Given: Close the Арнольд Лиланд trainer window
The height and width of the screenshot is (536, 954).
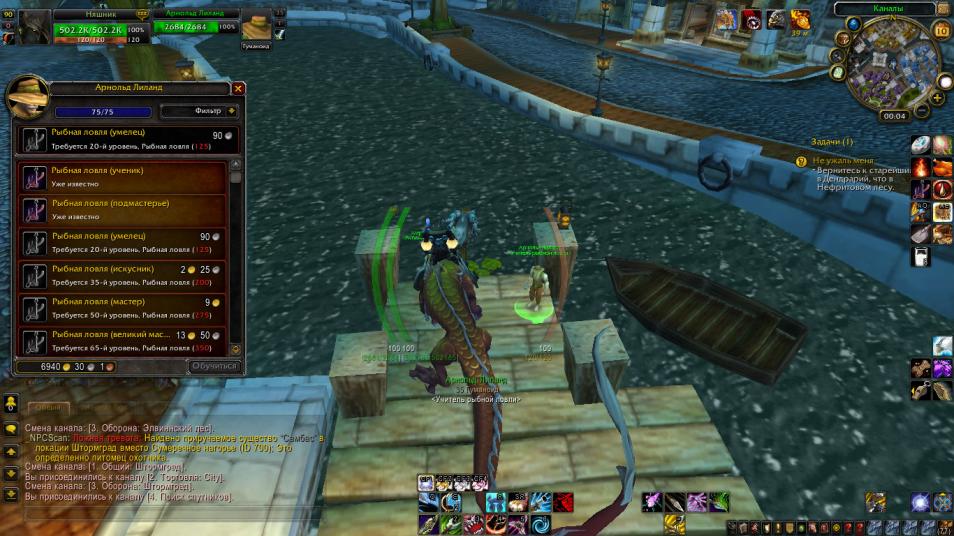Looking at the screenshot, I should [238, 88].
